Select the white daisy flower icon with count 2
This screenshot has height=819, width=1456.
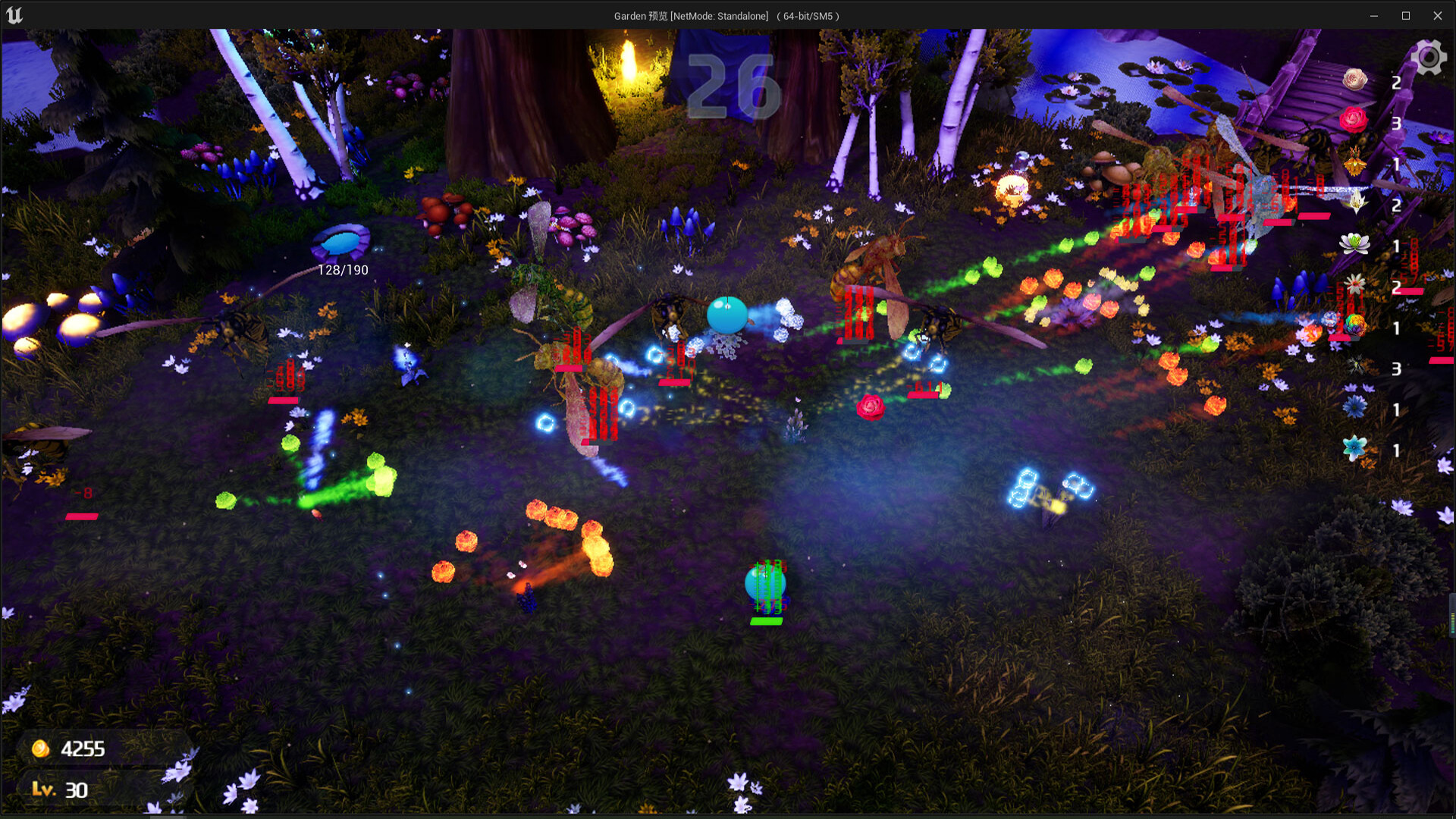click(1354, 284)
